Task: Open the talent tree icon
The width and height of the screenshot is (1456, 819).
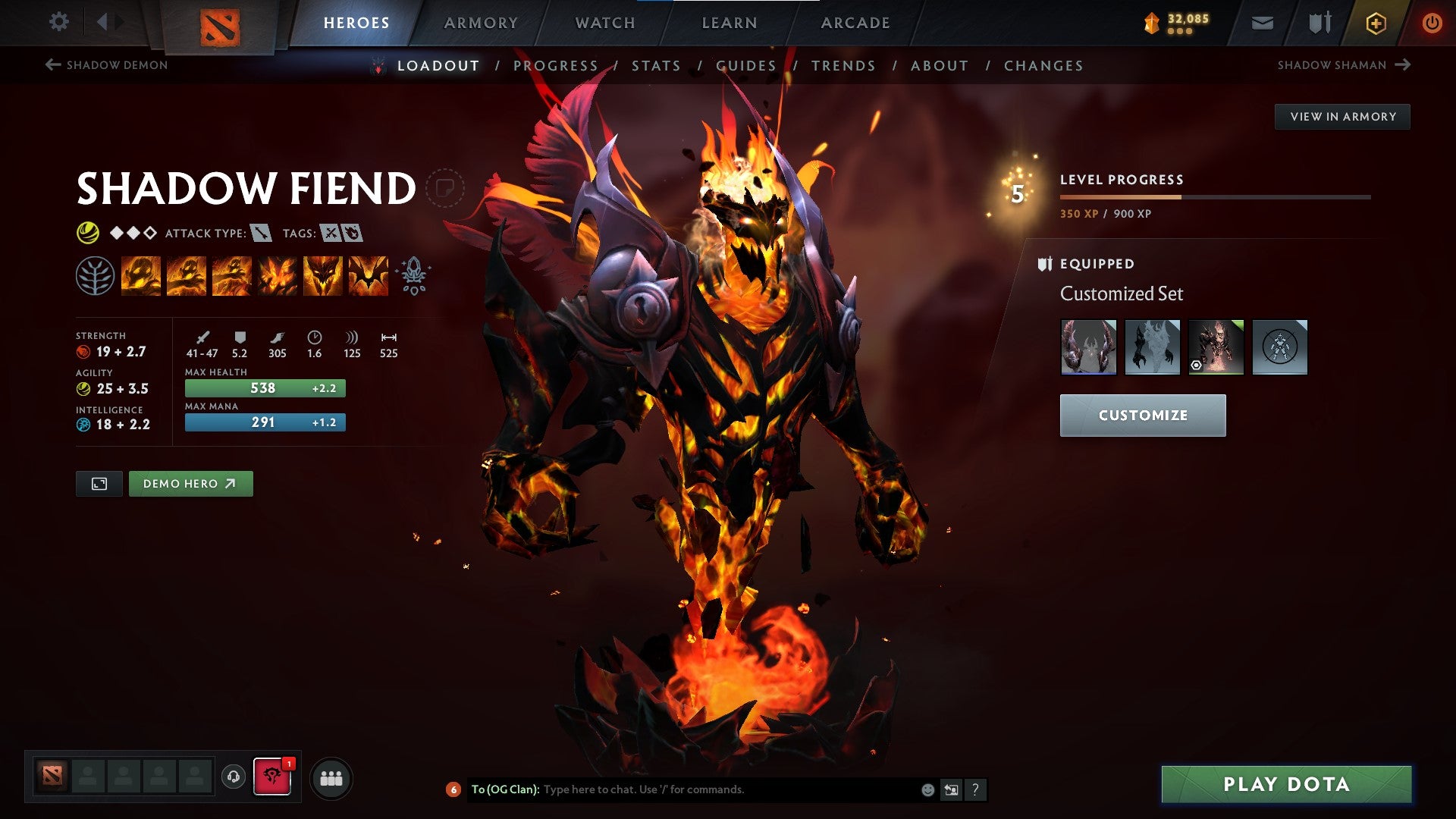Action: click(97, 275)
